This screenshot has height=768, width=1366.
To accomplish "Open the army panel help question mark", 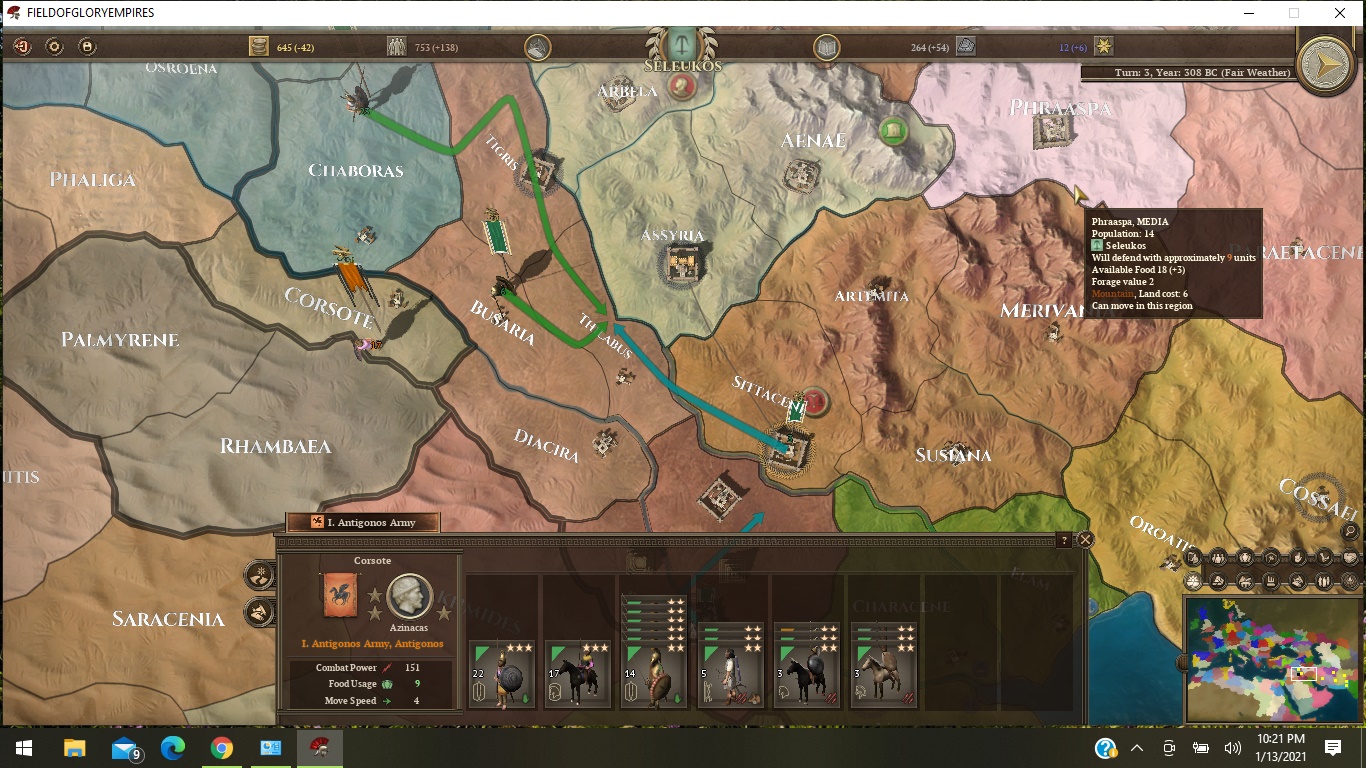I will click(1064, 540).
